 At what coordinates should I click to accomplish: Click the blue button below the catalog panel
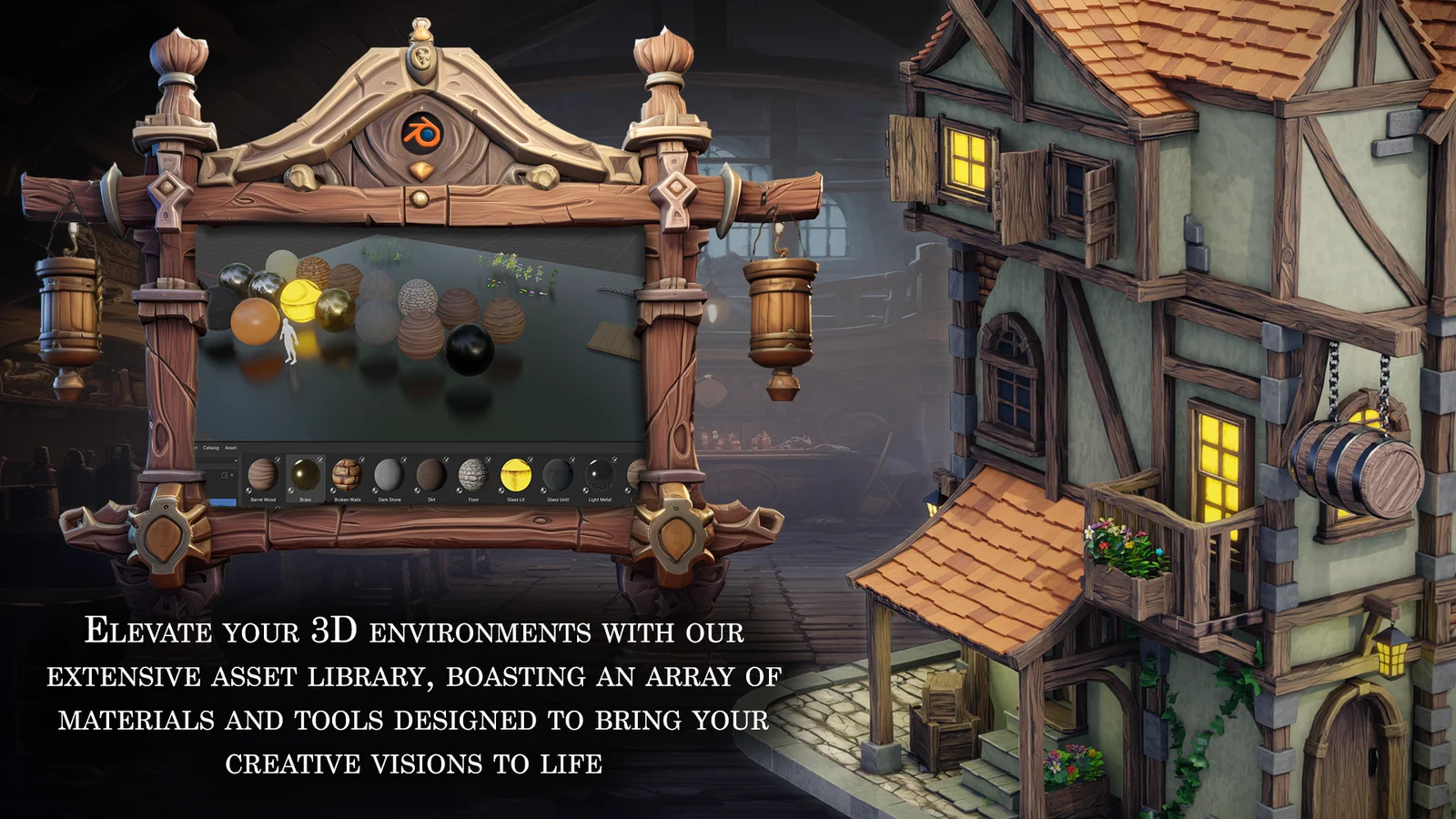[225, 502]
